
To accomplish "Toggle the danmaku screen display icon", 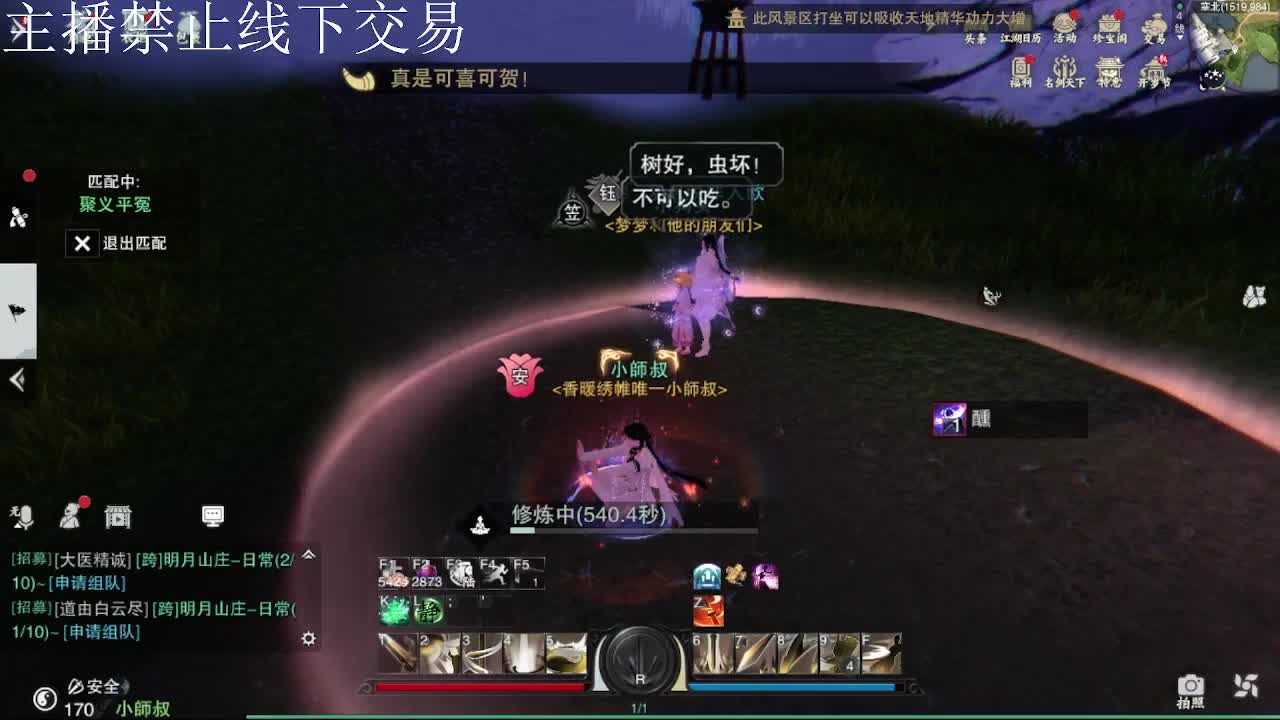I will pyautogui.click(x=213, y=517).
